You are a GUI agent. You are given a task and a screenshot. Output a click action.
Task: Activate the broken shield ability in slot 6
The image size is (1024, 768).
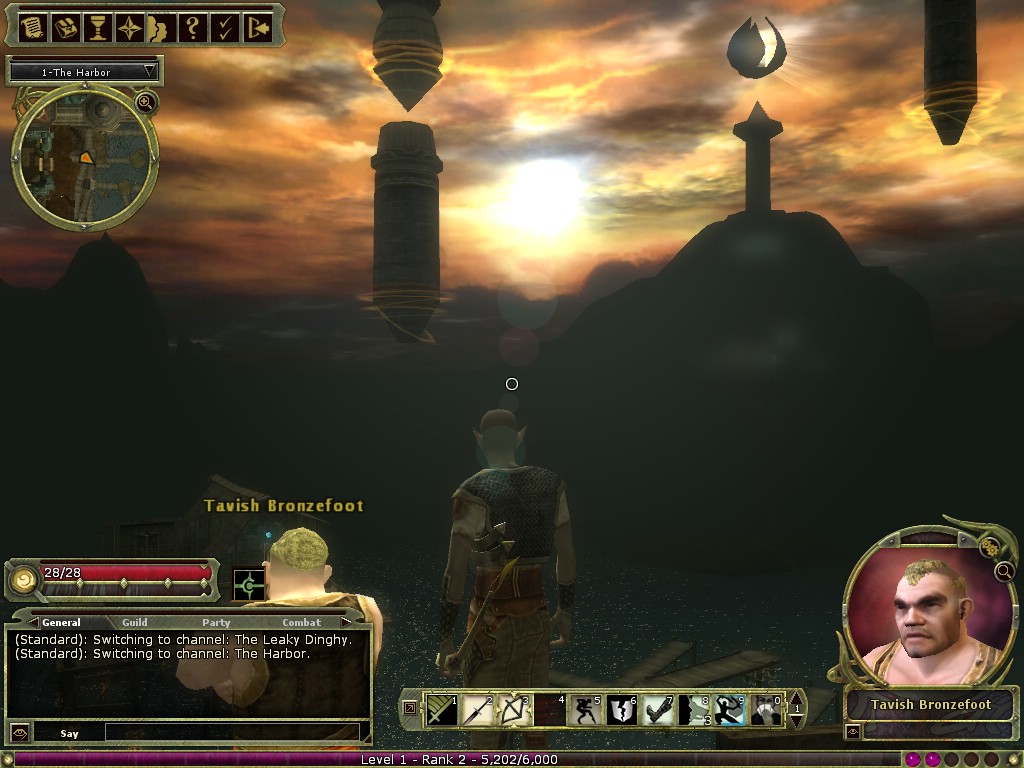pos(620,709)
